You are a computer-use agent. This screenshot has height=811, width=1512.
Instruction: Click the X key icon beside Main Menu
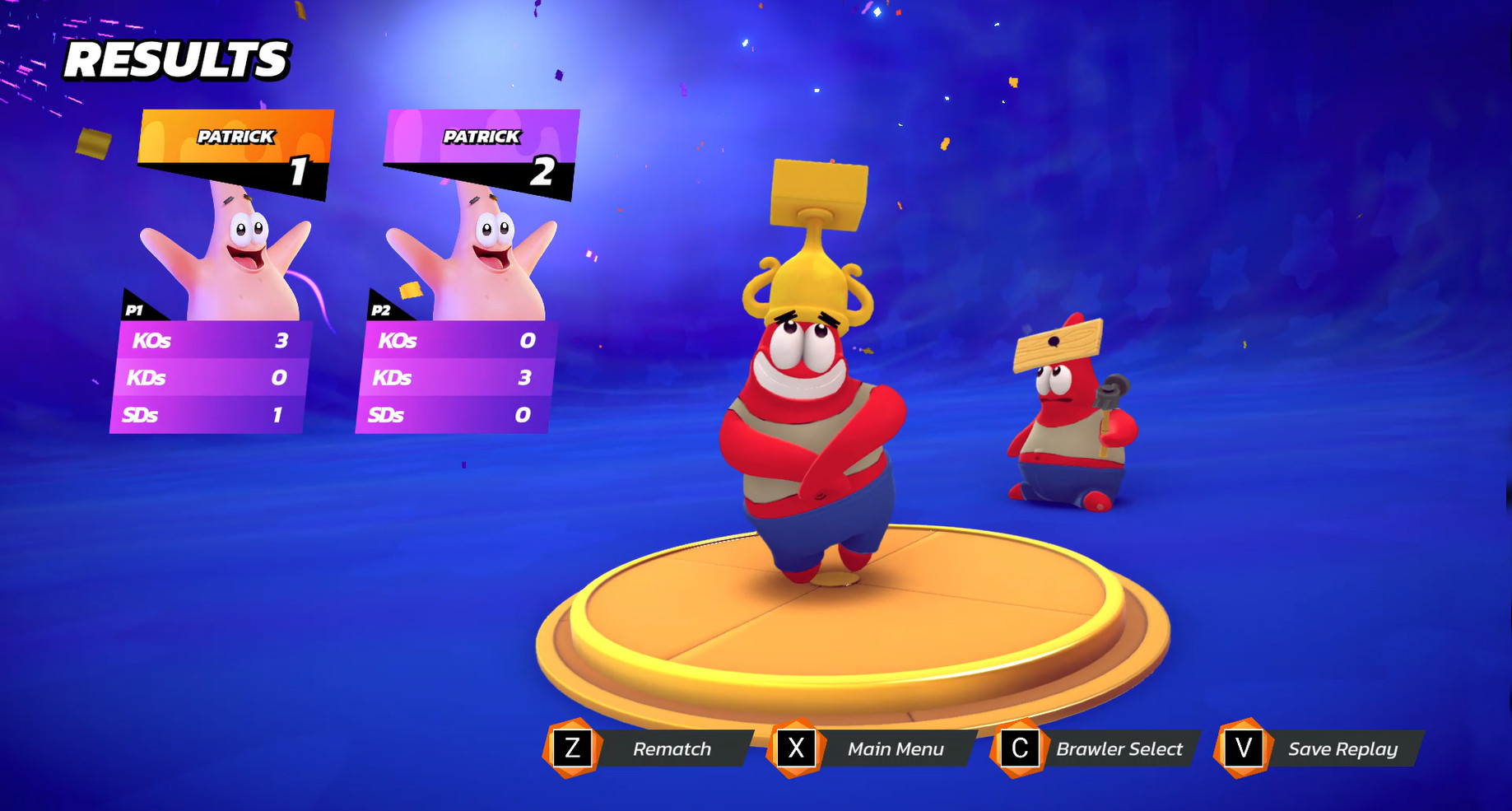click(x=796, y=749)
